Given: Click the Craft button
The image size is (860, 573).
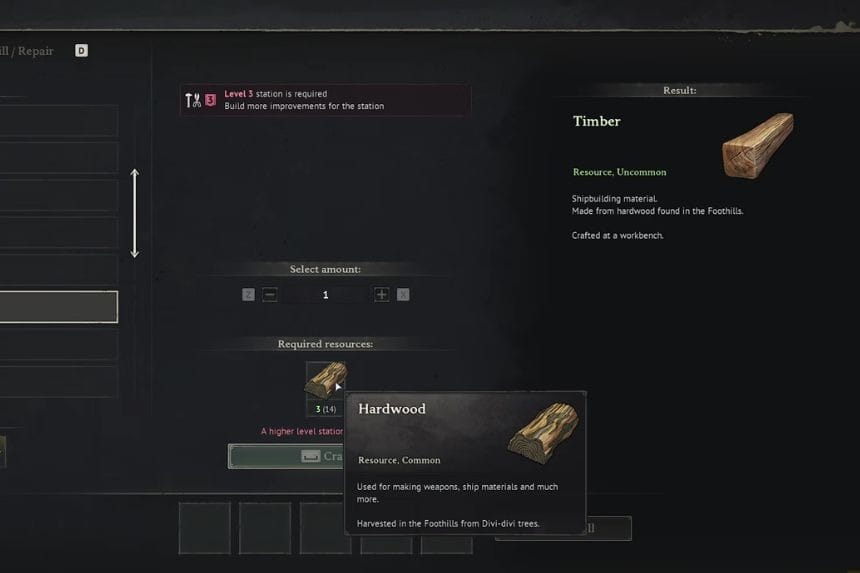Looking at the screenshot, I should 287,456.
